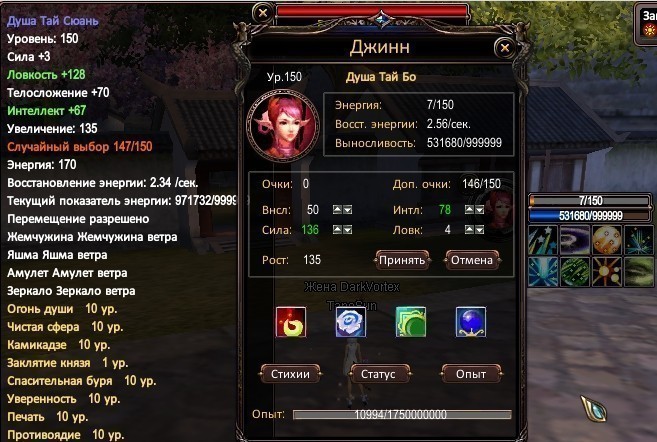Activate the purple swirl skill in the genie hotbar
Image resolution: width=657 pixels, height=442 pixels.
pos(574,239)
